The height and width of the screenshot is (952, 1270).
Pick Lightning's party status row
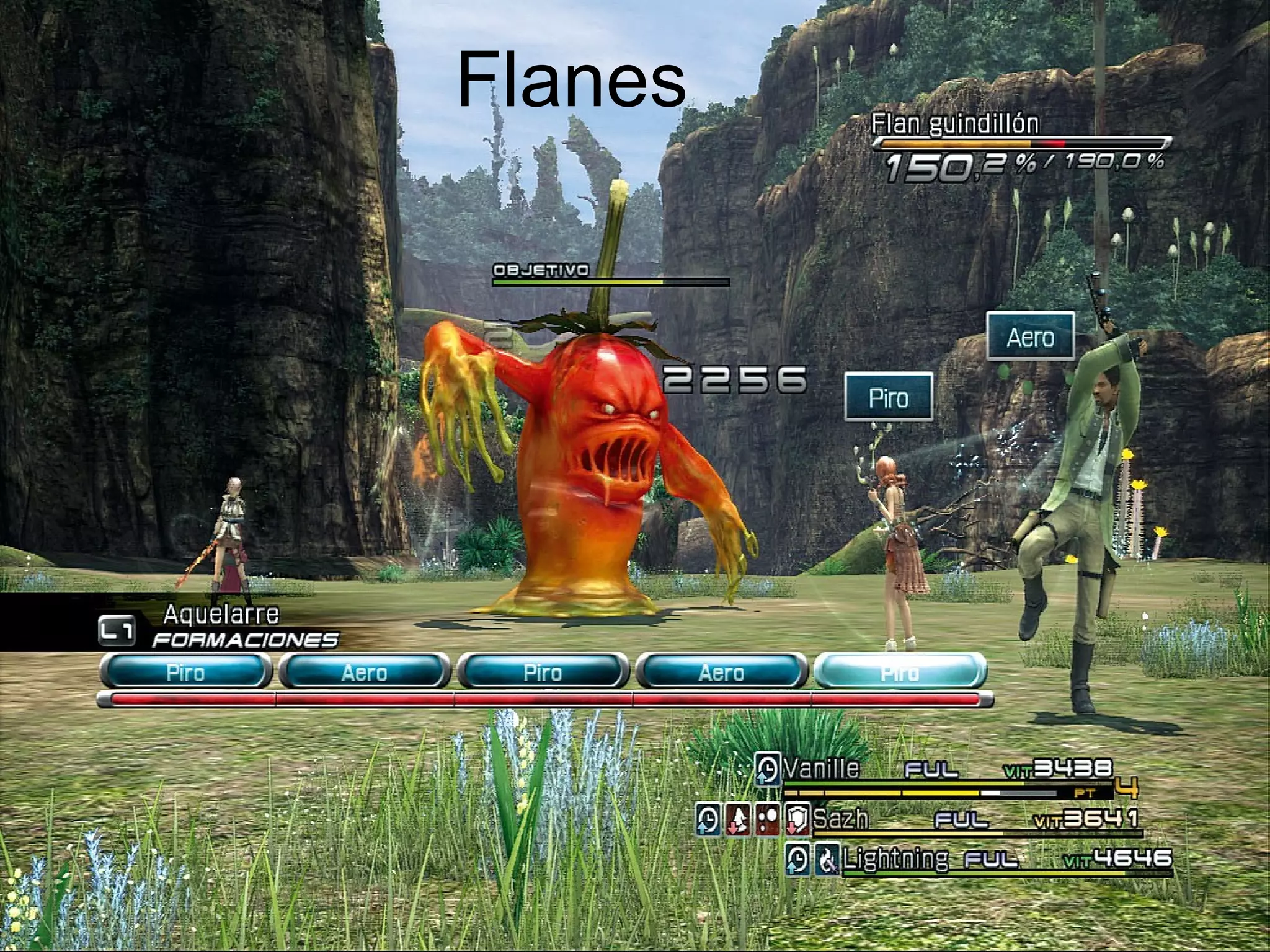click(895, 860)
